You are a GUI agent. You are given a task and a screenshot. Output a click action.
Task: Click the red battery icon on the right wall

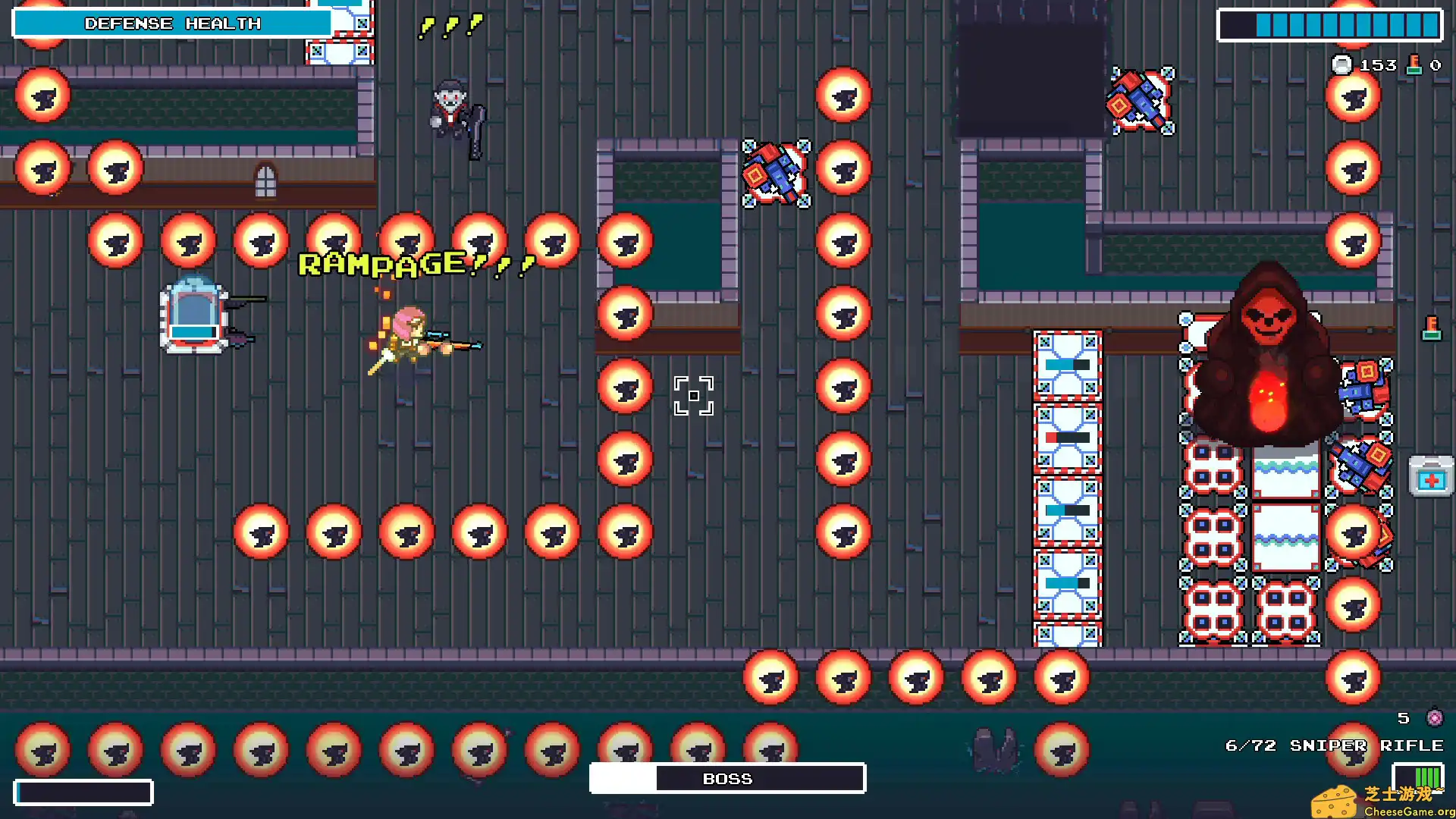point(1431,328)
